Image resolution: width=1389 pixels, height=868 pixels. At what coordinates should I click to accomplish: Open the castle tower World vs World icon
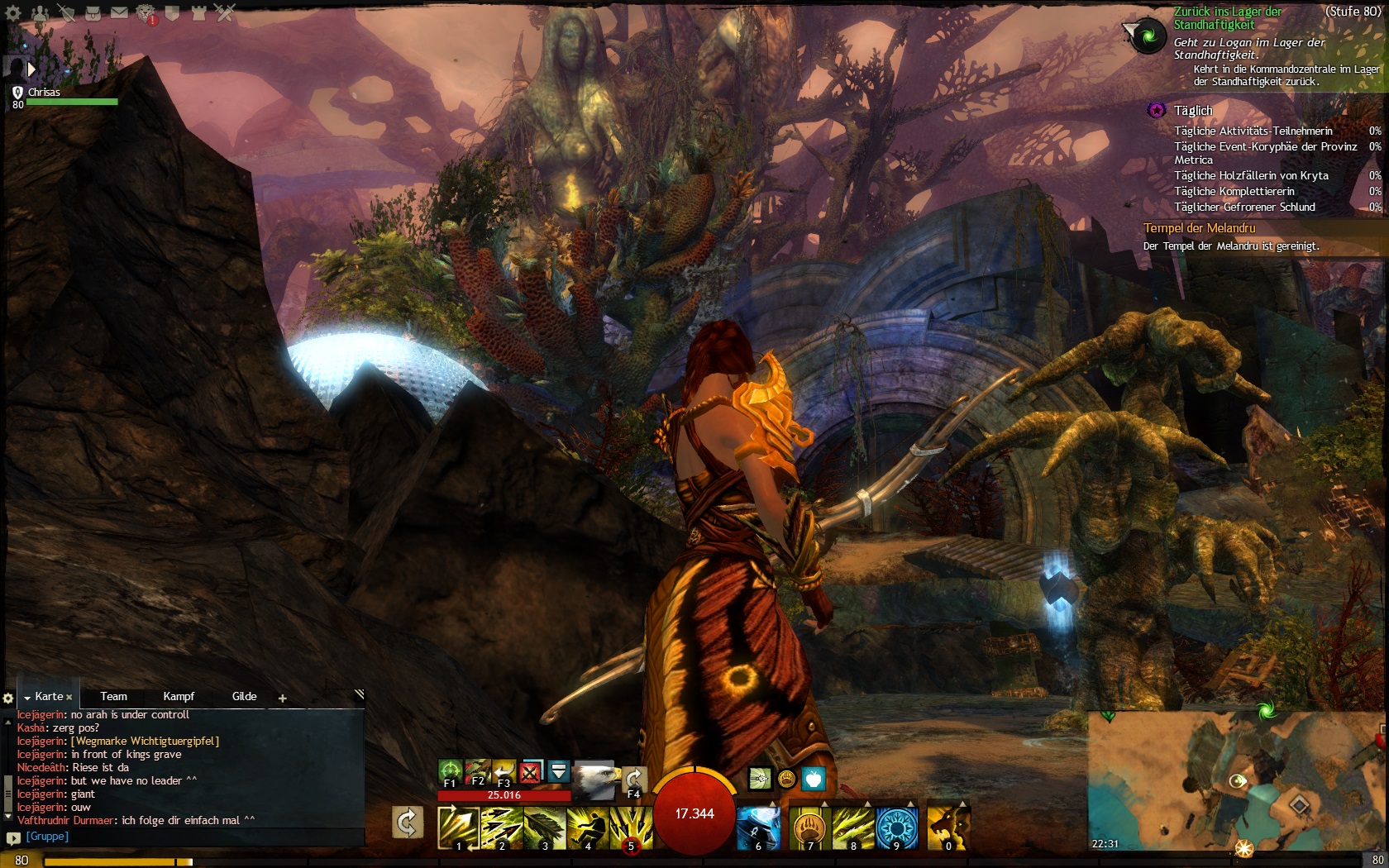[198, 13]
